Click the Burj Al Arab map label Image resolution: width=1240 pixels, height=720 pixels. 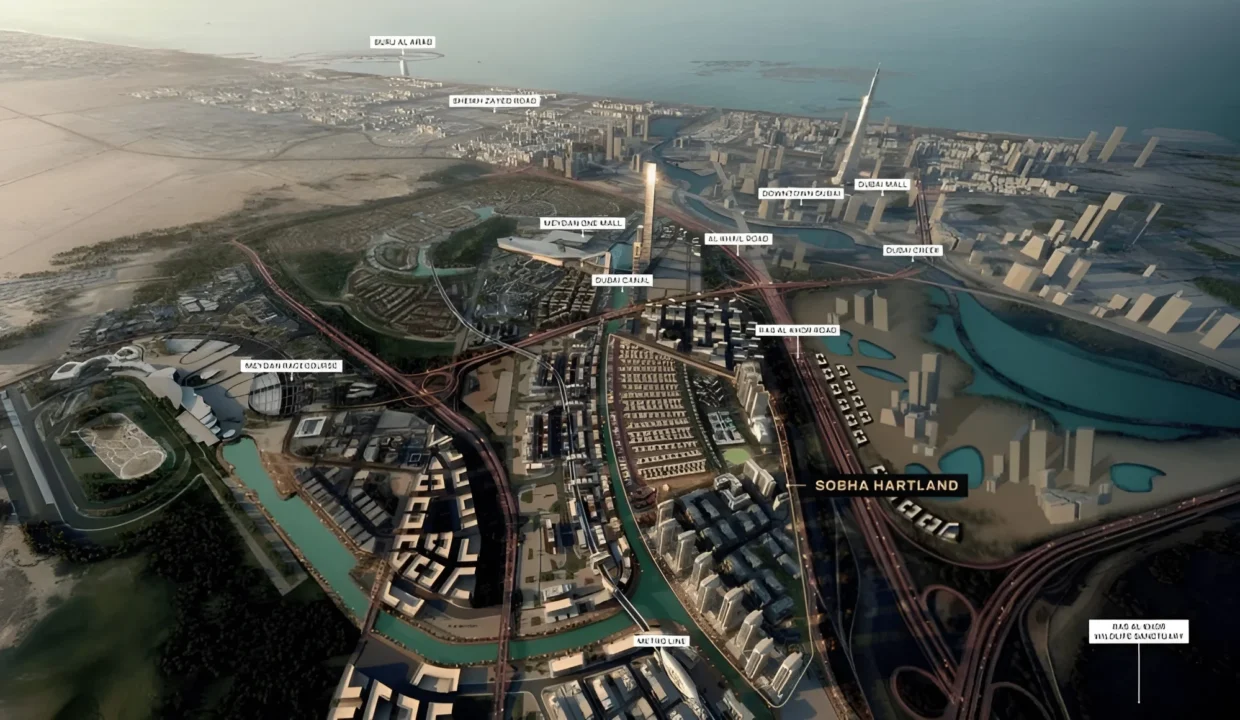(402, 43)
